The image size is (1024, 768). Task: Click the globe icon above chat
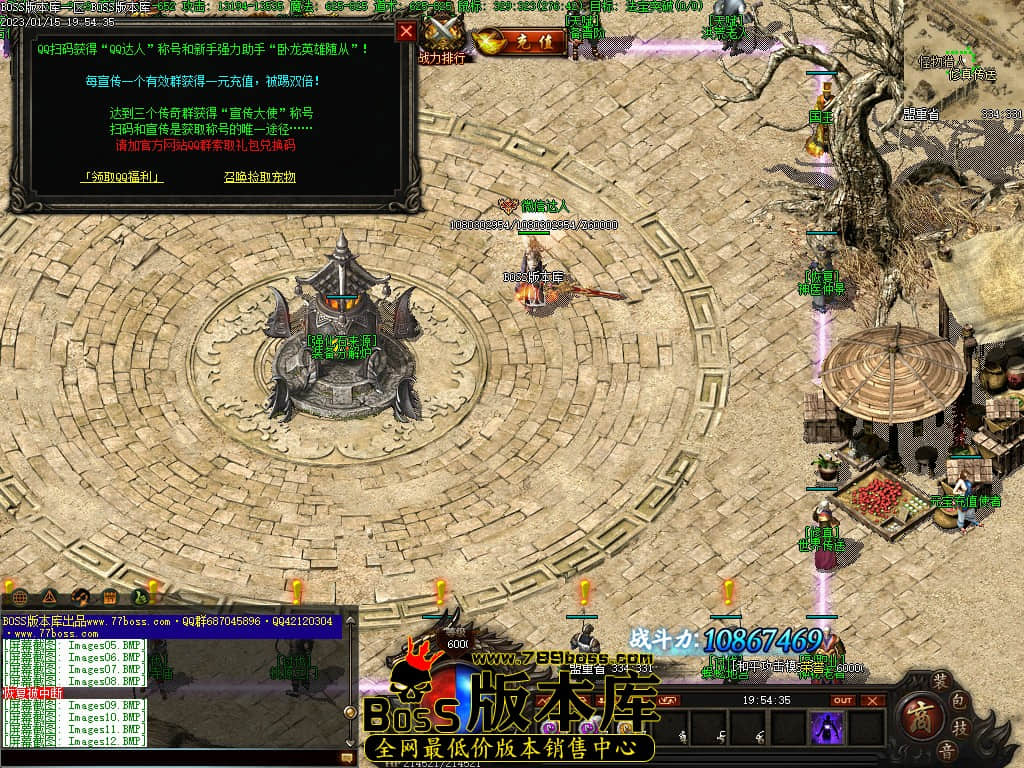[20, 597]
